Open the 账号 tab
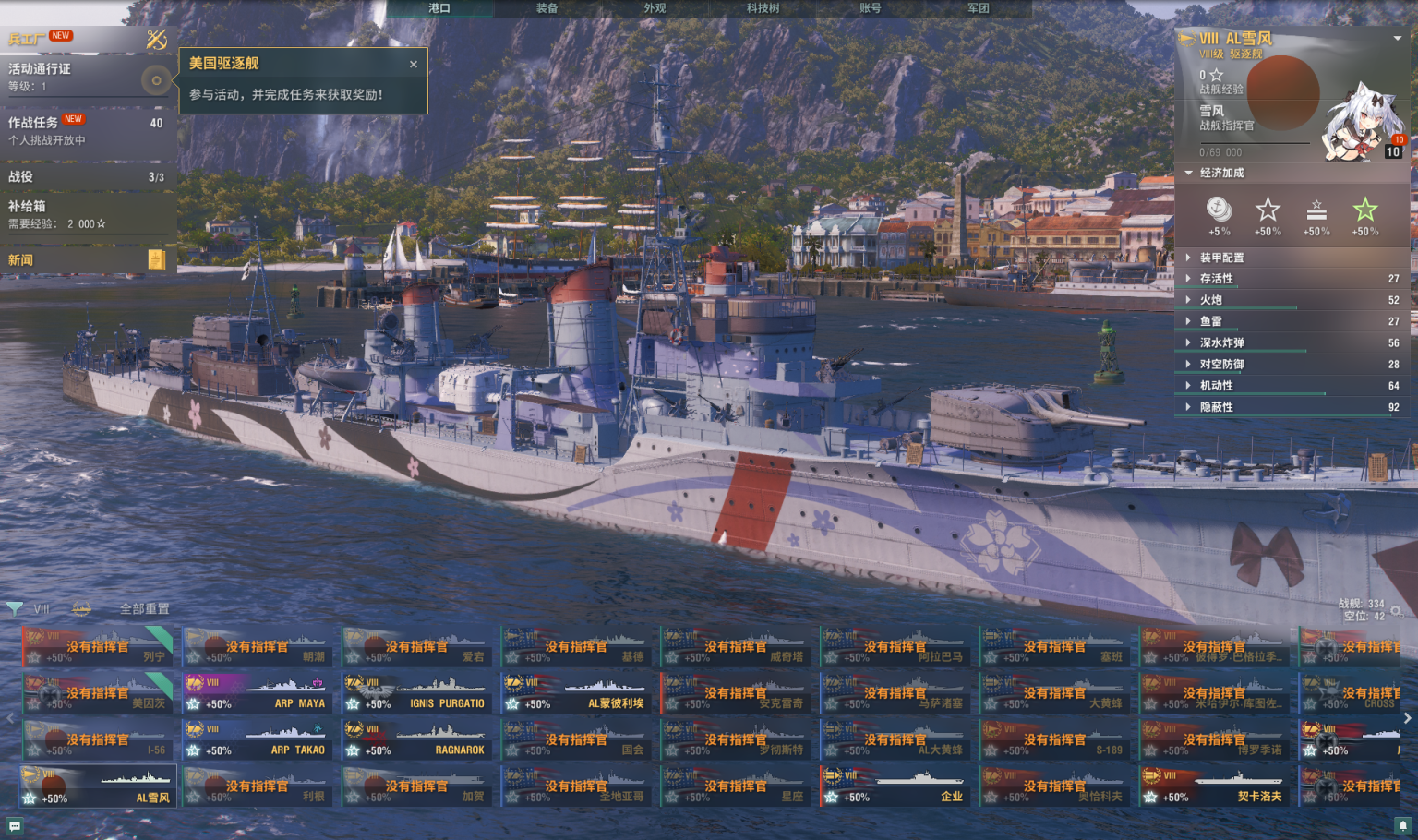The width and height of the screenshot is (1418, 840). pos(871,8)
